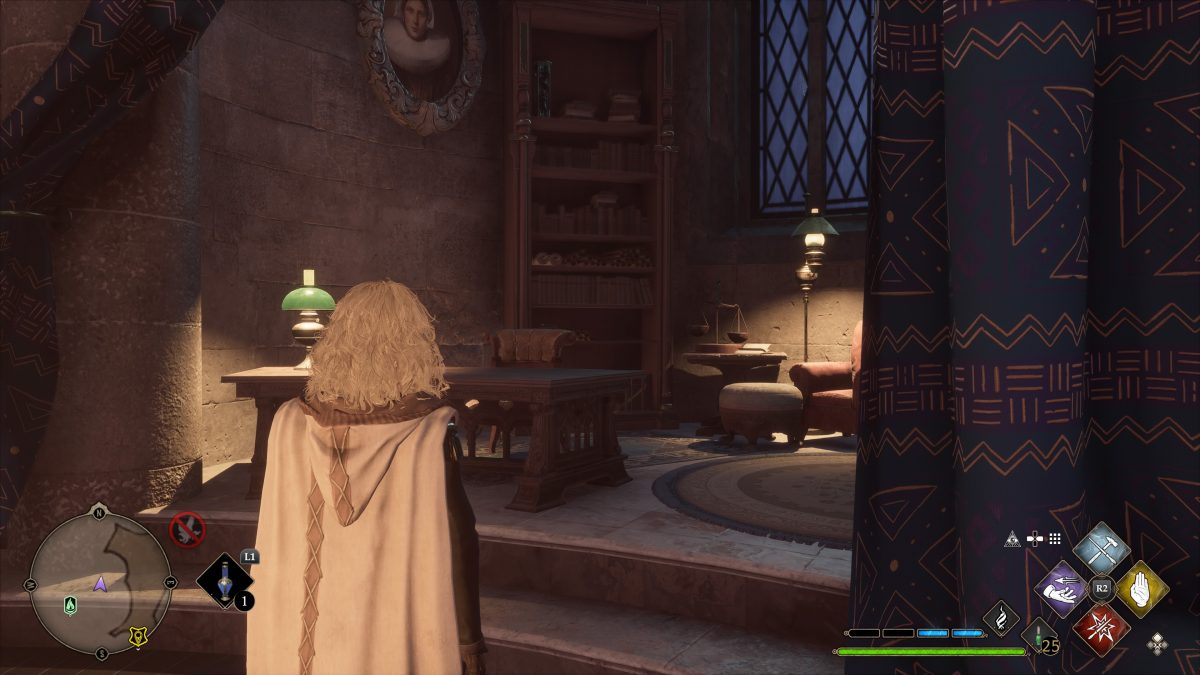The width and height of the screenshot is (1200, 675).
Task: Select the yellow quest marker on minimap
Action: pos(137,635)
